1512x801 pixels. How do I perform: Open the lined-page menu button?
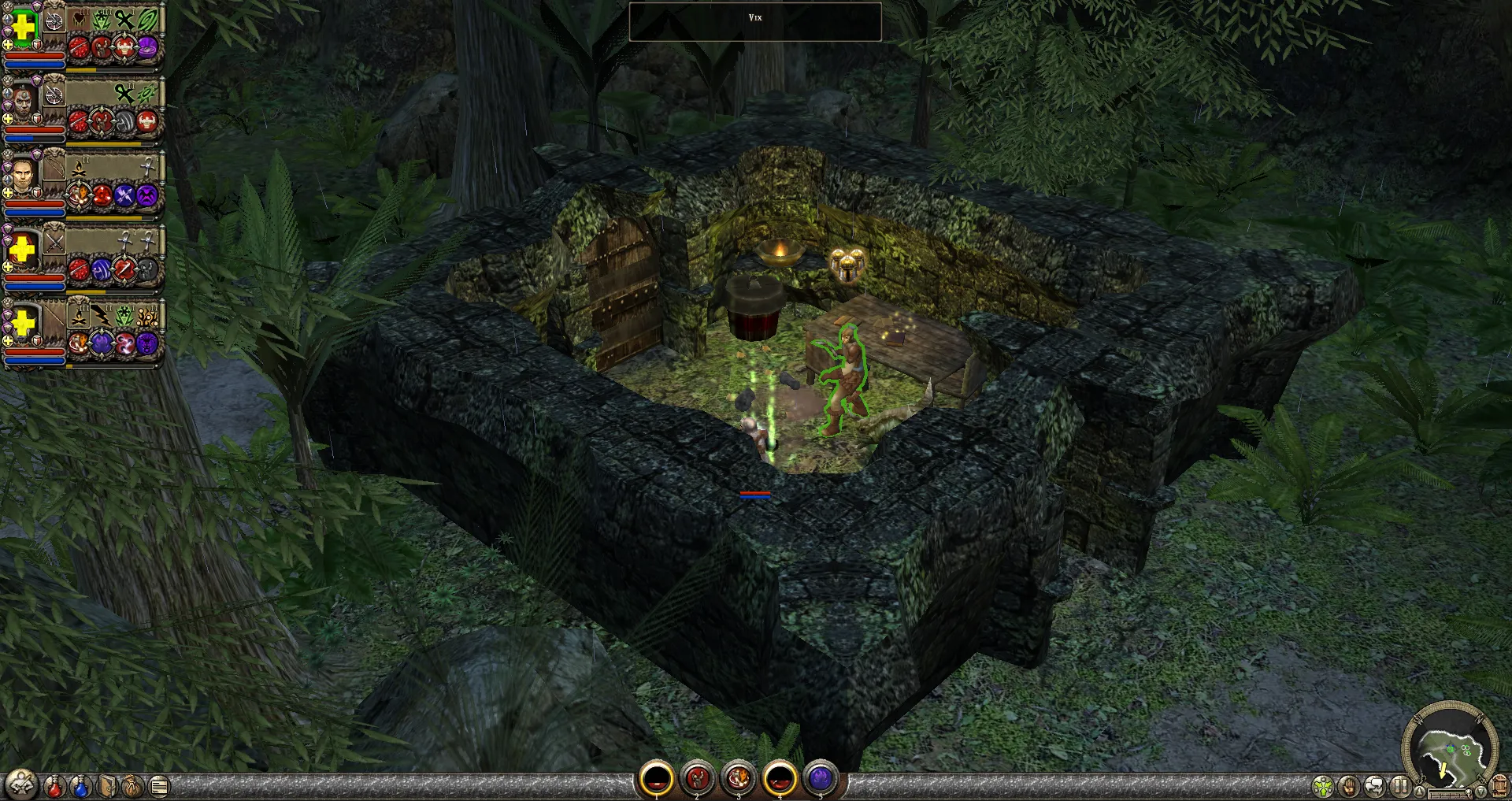(159, 786)
